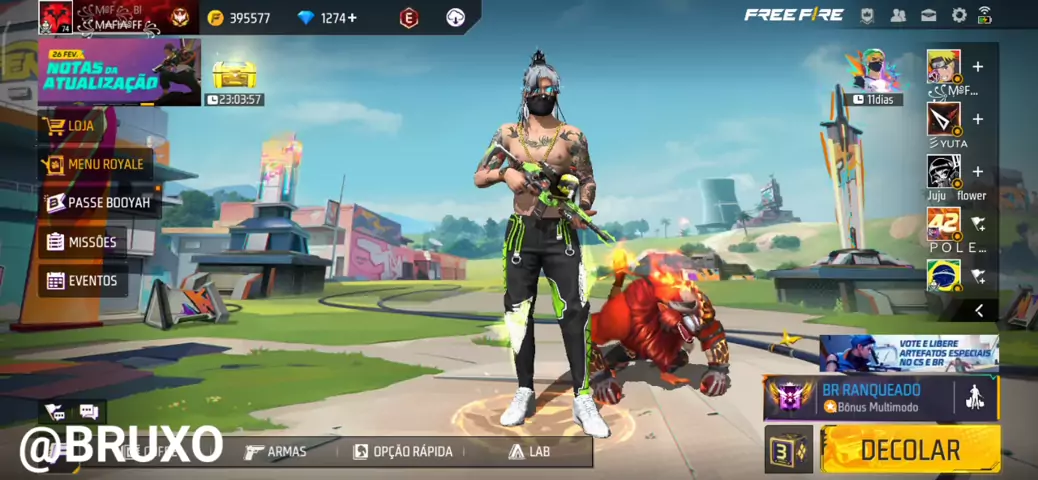The image size is (1038, 480).
Task: Open the LAB menu
Action: coord(529,451)
